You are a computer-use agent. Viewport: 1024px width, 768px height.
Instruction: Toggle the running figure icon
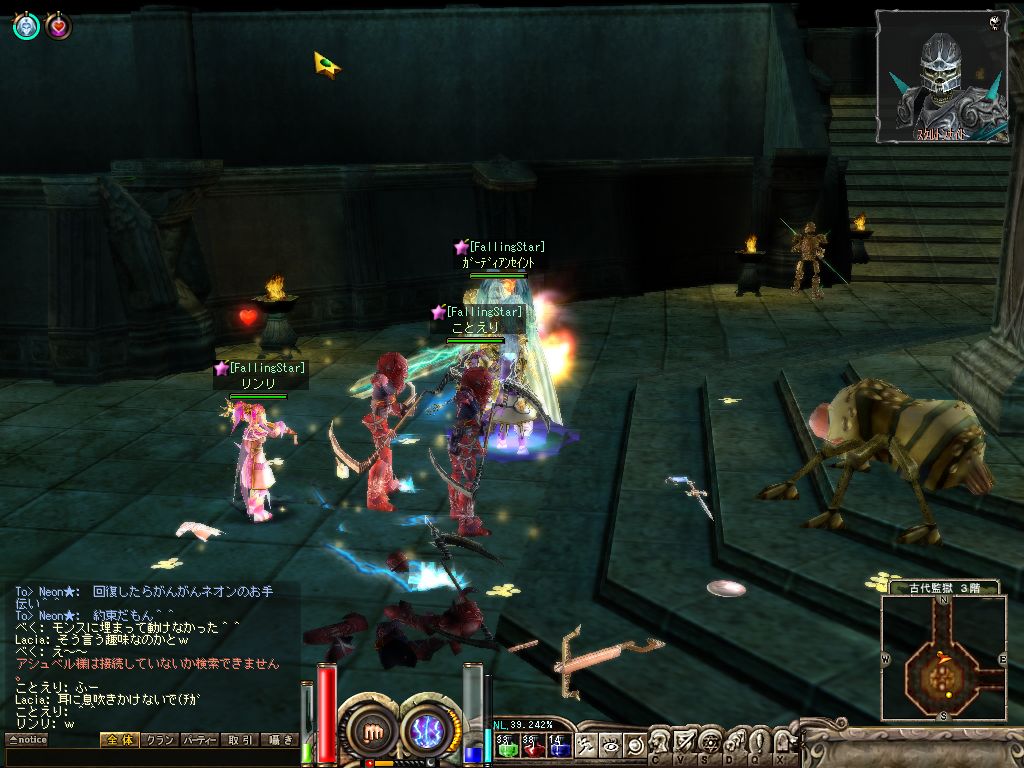[x=589, y=744]
